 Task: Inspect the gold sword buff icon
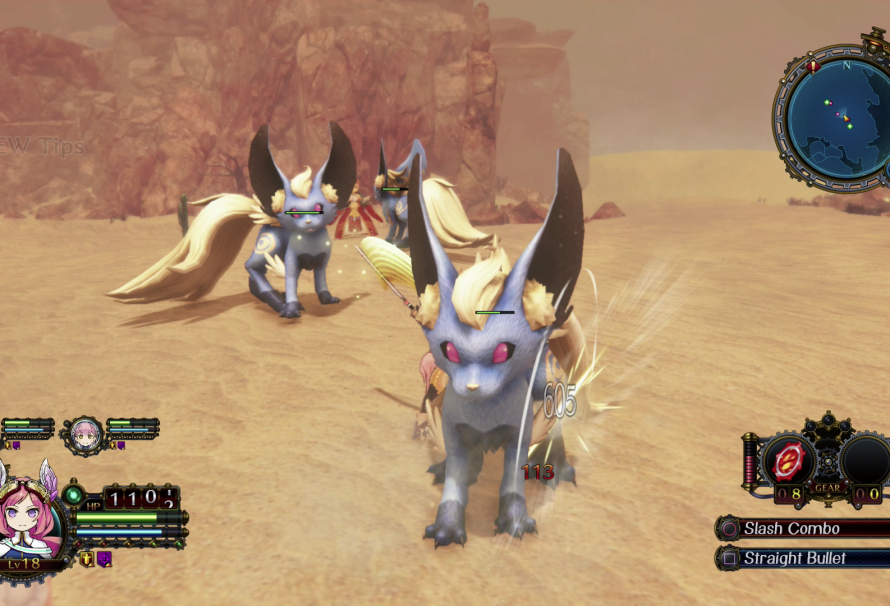pyautogui.click(x=87, y=559)
